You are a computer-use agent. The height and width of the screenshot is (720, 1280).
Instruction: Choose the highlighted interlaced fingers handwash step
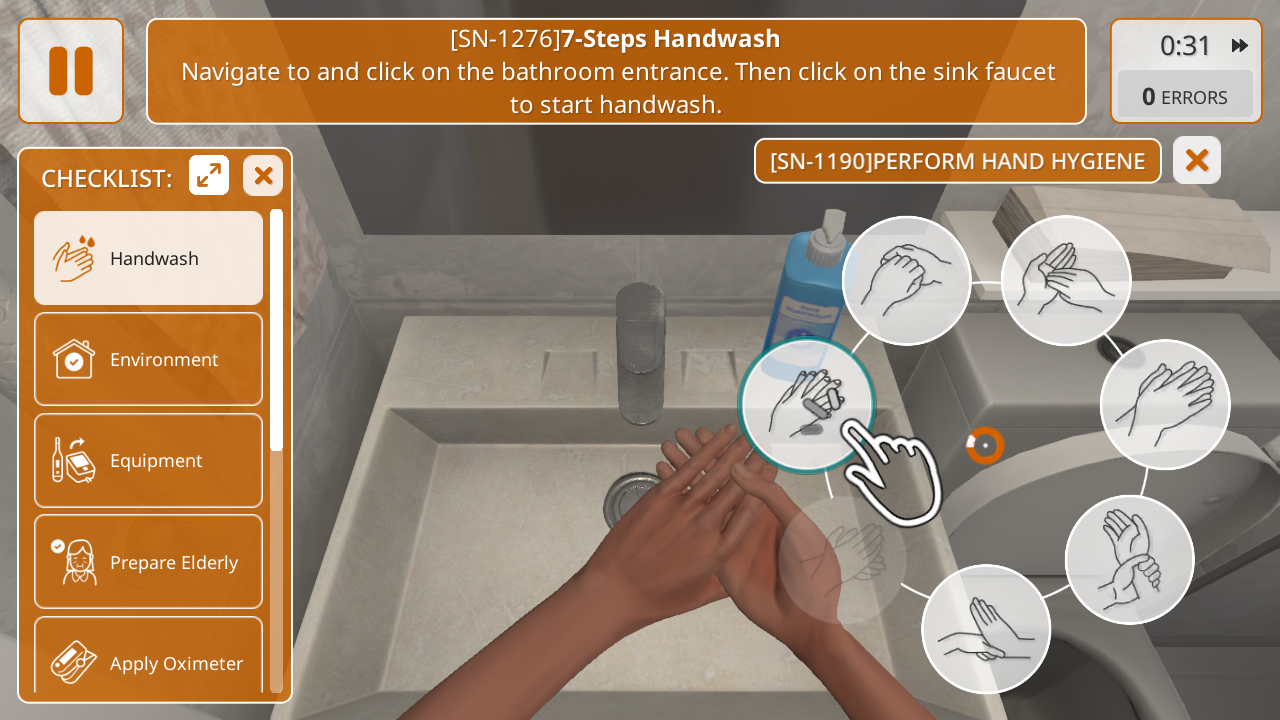(x=806, y=404)
